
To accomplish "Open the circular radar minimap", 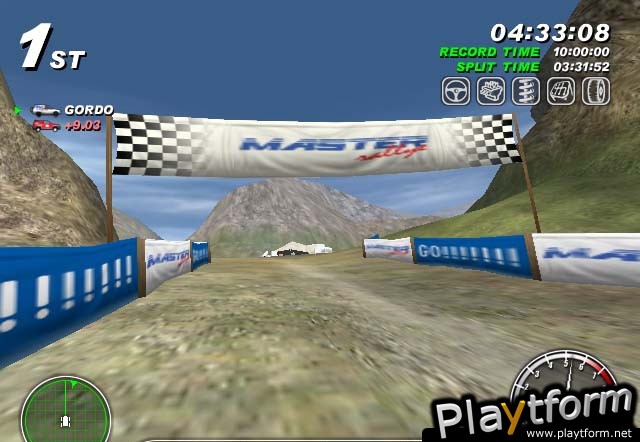I will click(x=52, y=409).
